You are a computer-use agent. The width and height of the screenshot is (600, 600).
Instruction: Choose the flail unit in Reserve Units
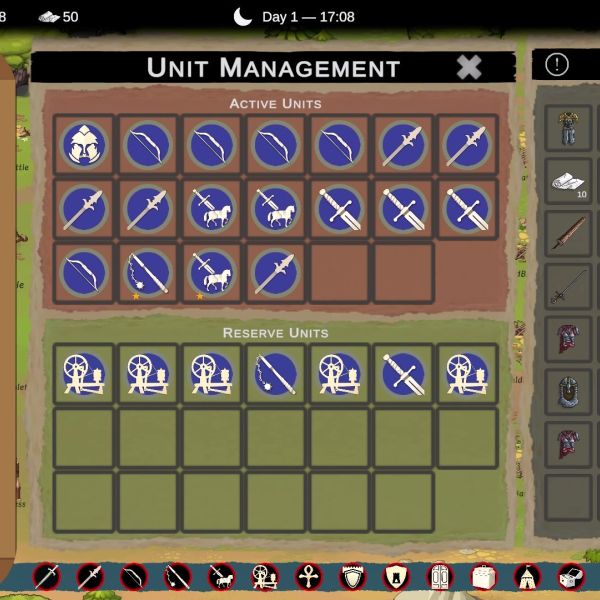pos(275,374)
